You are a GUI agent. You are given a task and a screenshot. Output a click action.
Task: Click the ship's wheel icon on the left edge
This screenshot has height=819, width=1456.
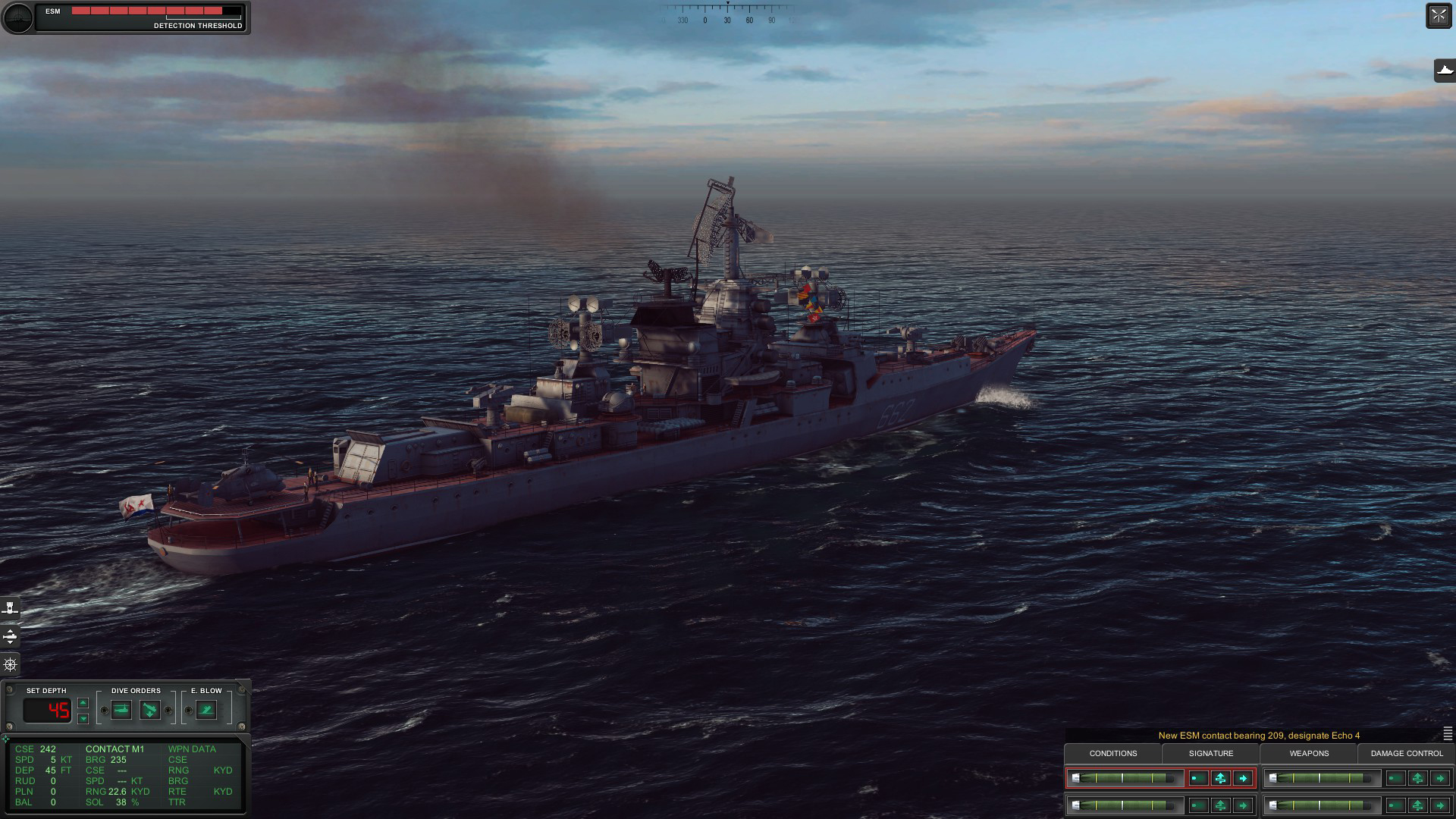click(x=10, y=664)
